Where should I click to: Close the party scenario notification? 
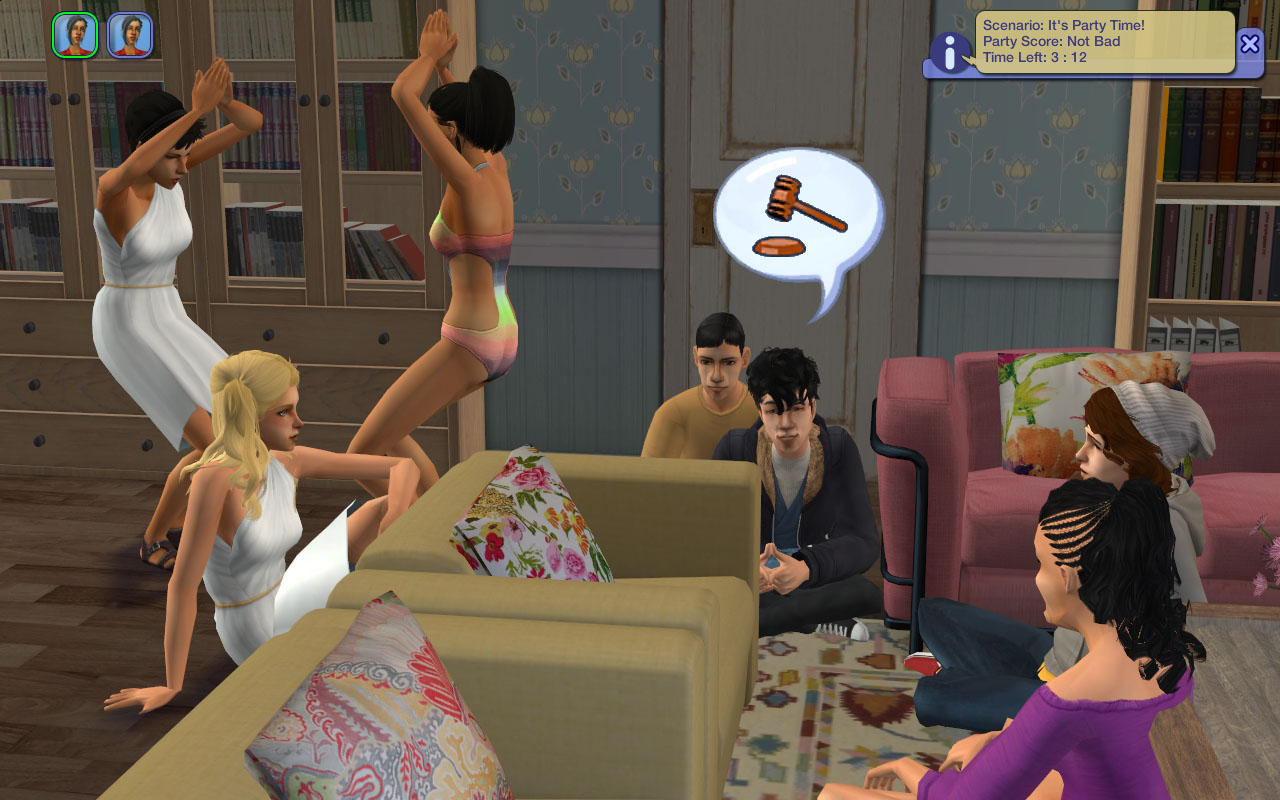(1249, 43)
